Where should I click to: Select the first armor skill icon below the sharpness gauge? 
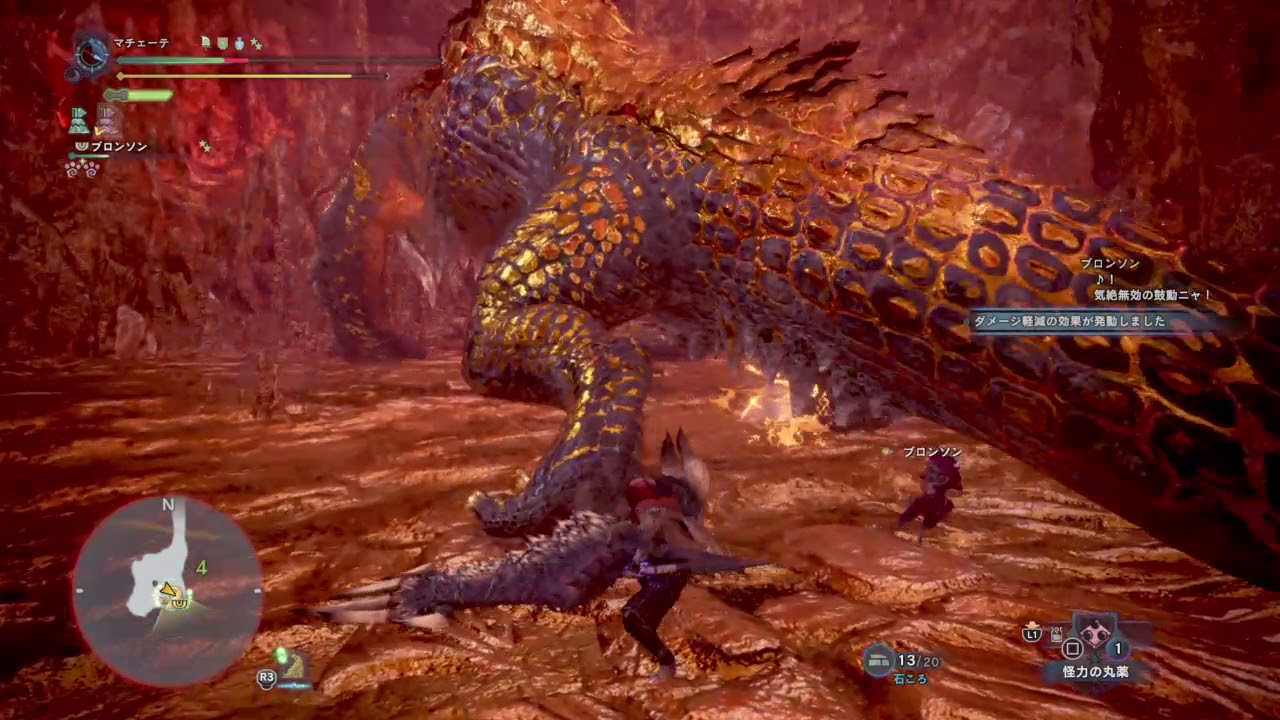point(79,119)
